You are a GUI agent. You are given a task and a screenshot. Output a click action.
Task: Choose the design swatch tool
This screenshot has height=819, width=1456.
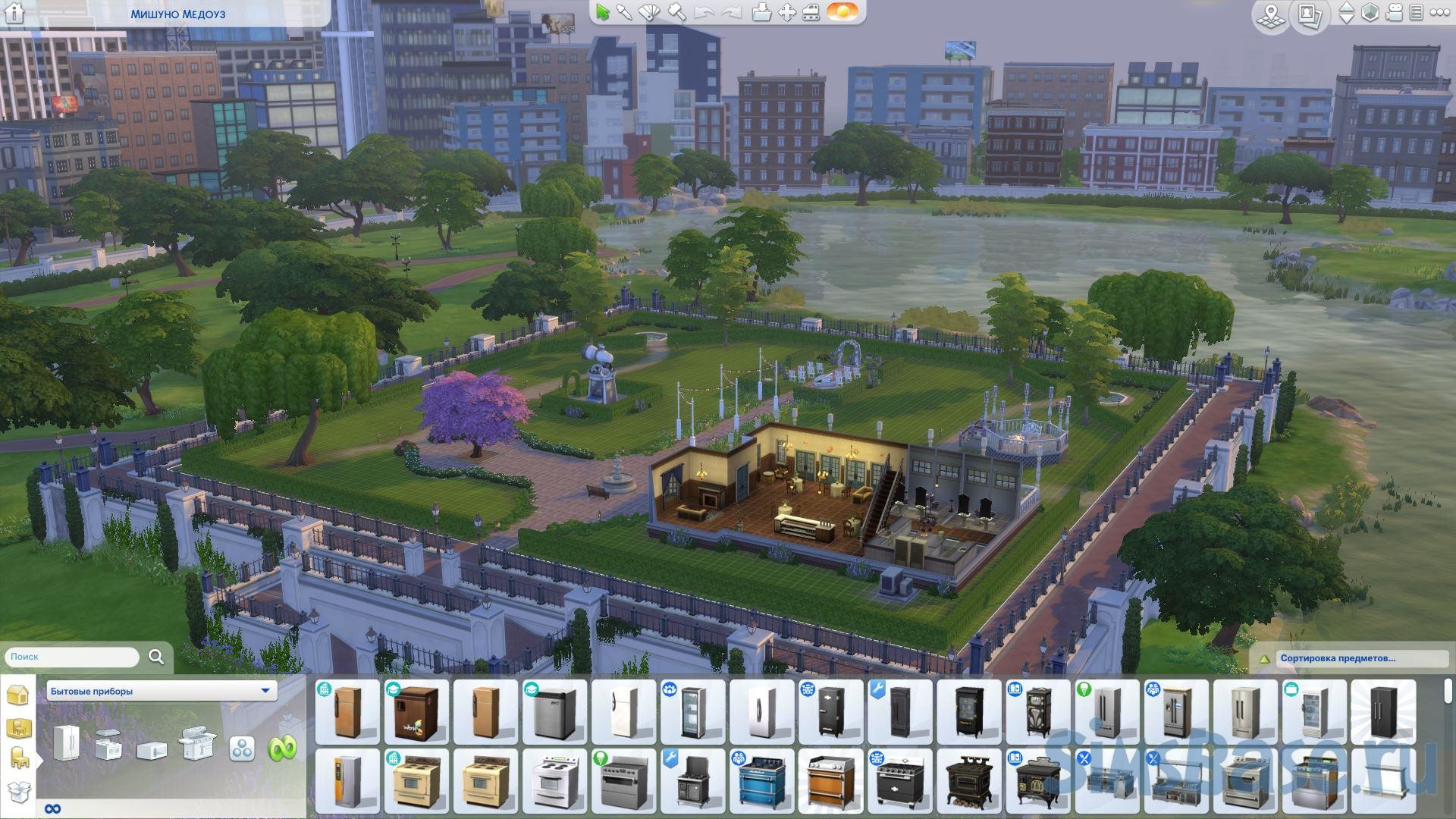tap(650, 12)
